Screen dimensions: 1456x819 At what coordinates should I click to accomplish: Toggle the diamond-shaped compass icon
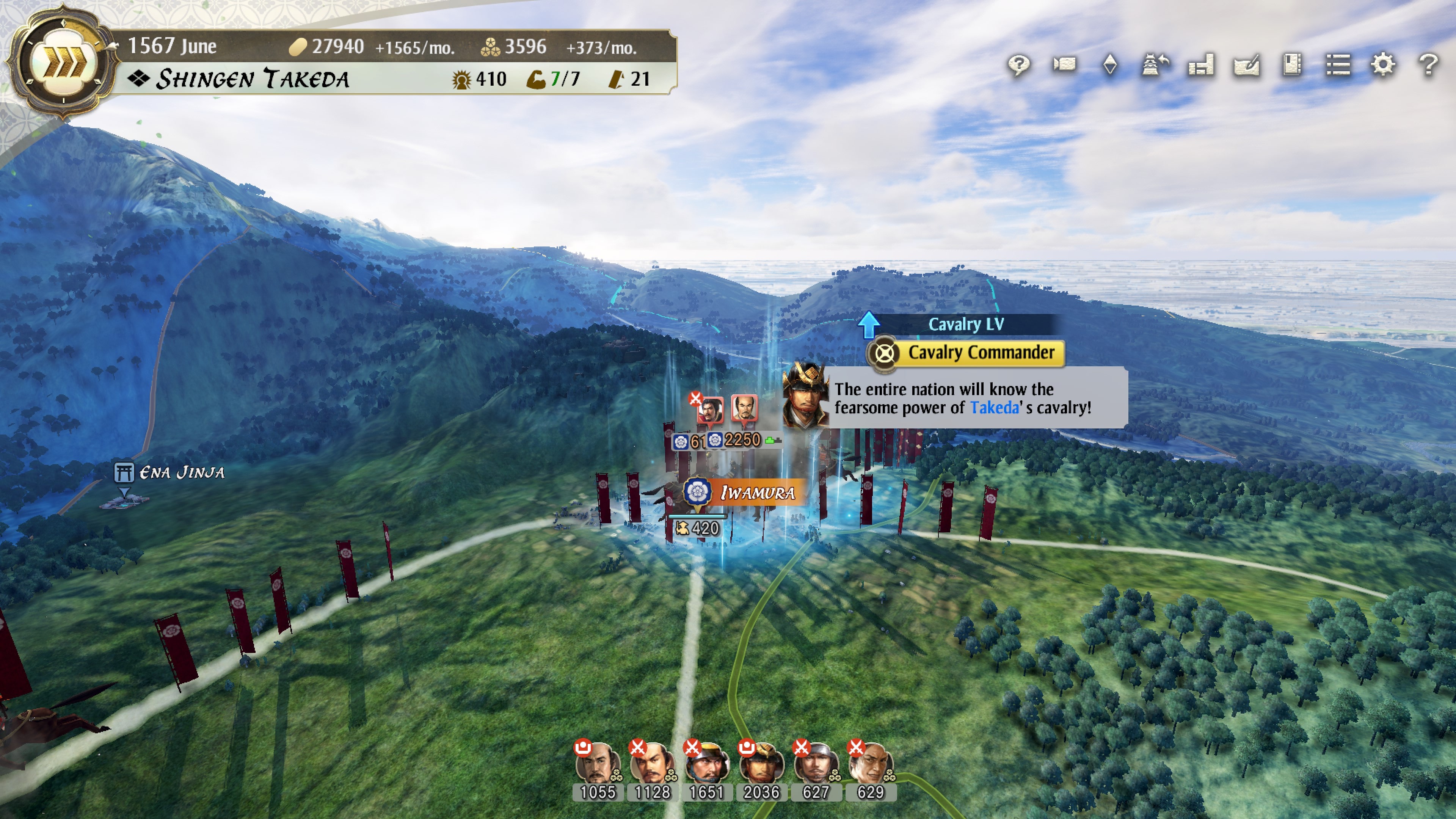tap(1110, 64)
